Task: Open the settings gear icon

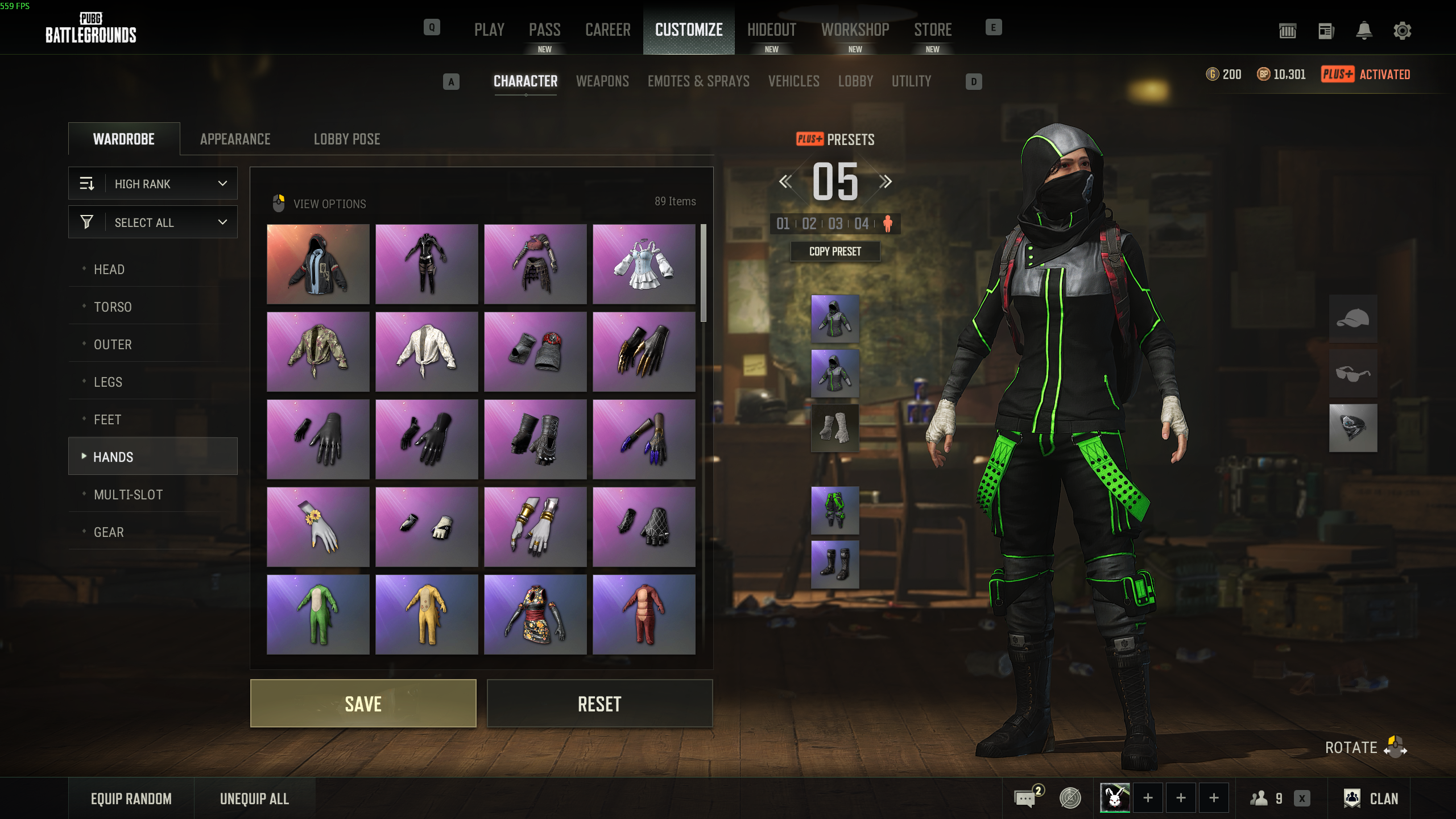Action: tap(1403, 31)
